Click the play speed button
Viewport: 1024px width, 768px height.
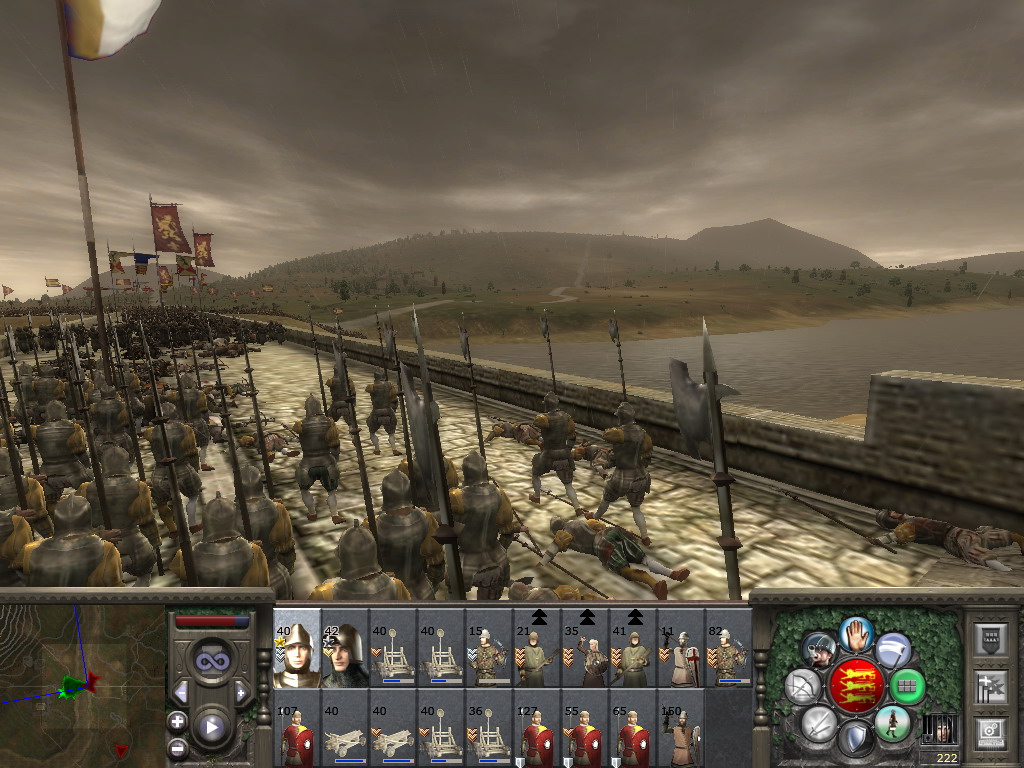(210, 727)
